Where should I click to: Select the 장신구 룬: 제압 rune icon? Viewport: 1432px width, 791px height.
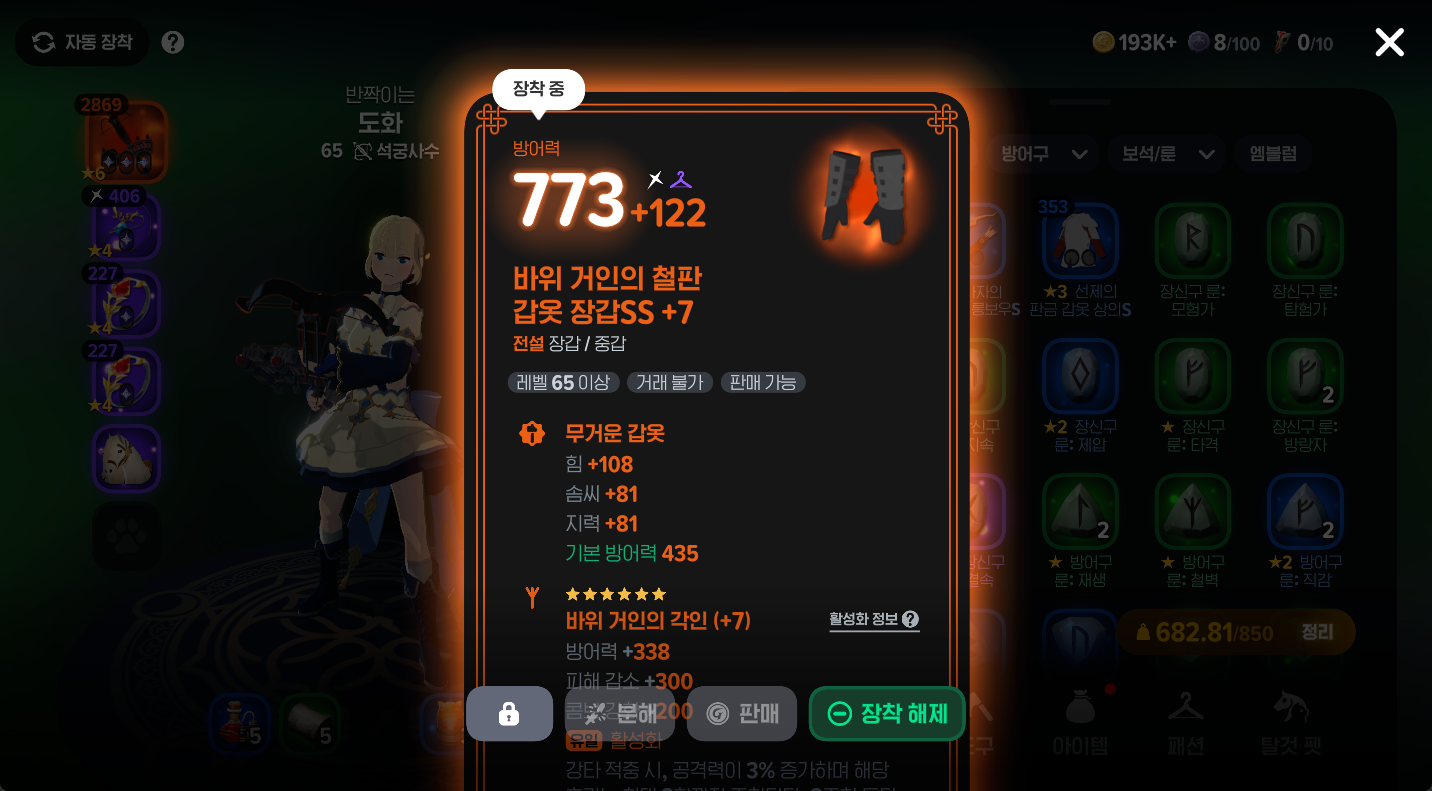[1081, 376]
